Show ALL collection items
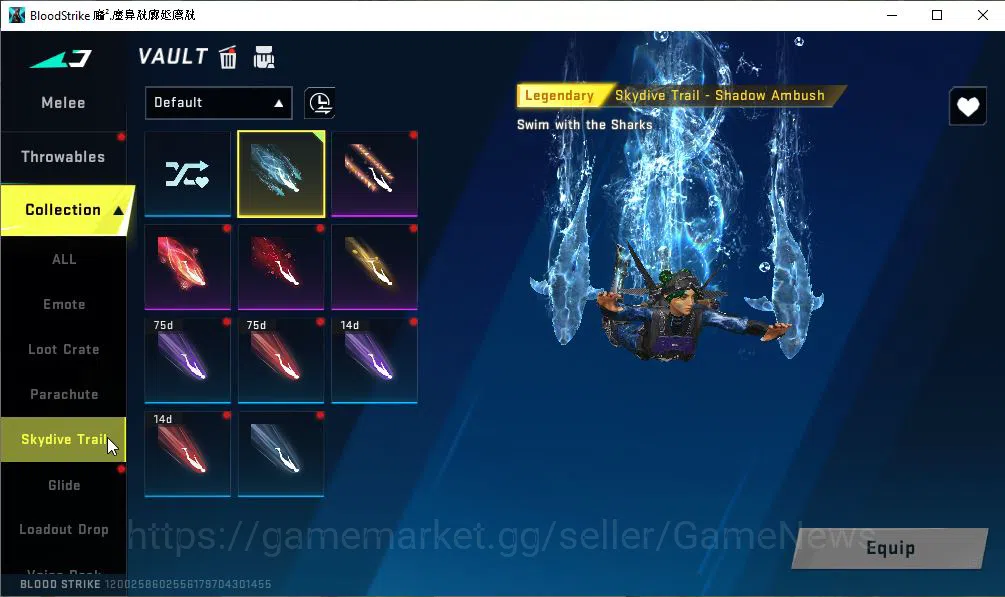1005x597 pixels. tap(64, 259)
